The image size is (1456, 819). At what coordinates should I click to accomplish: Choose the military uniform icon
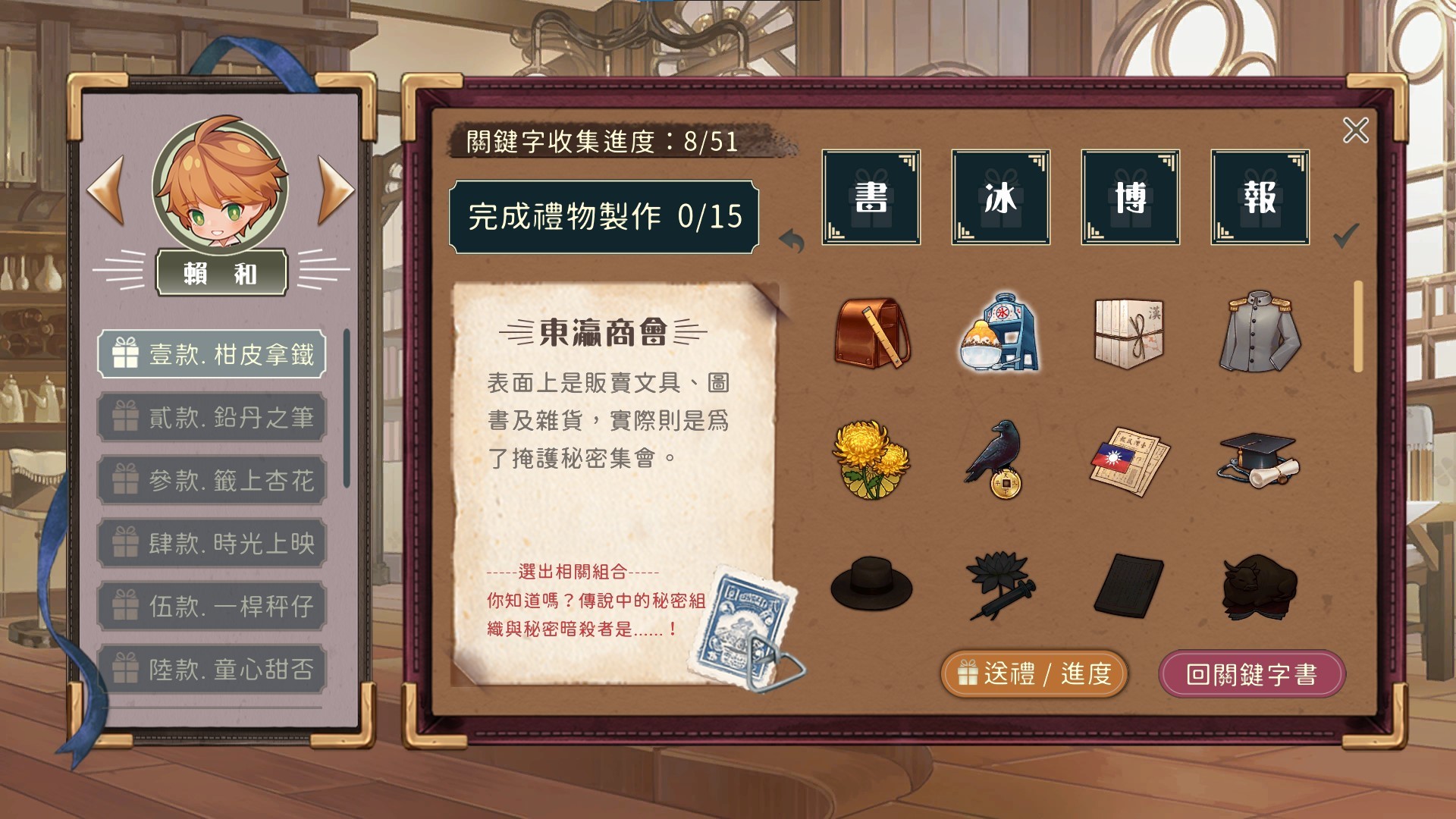coord(1259,332)
